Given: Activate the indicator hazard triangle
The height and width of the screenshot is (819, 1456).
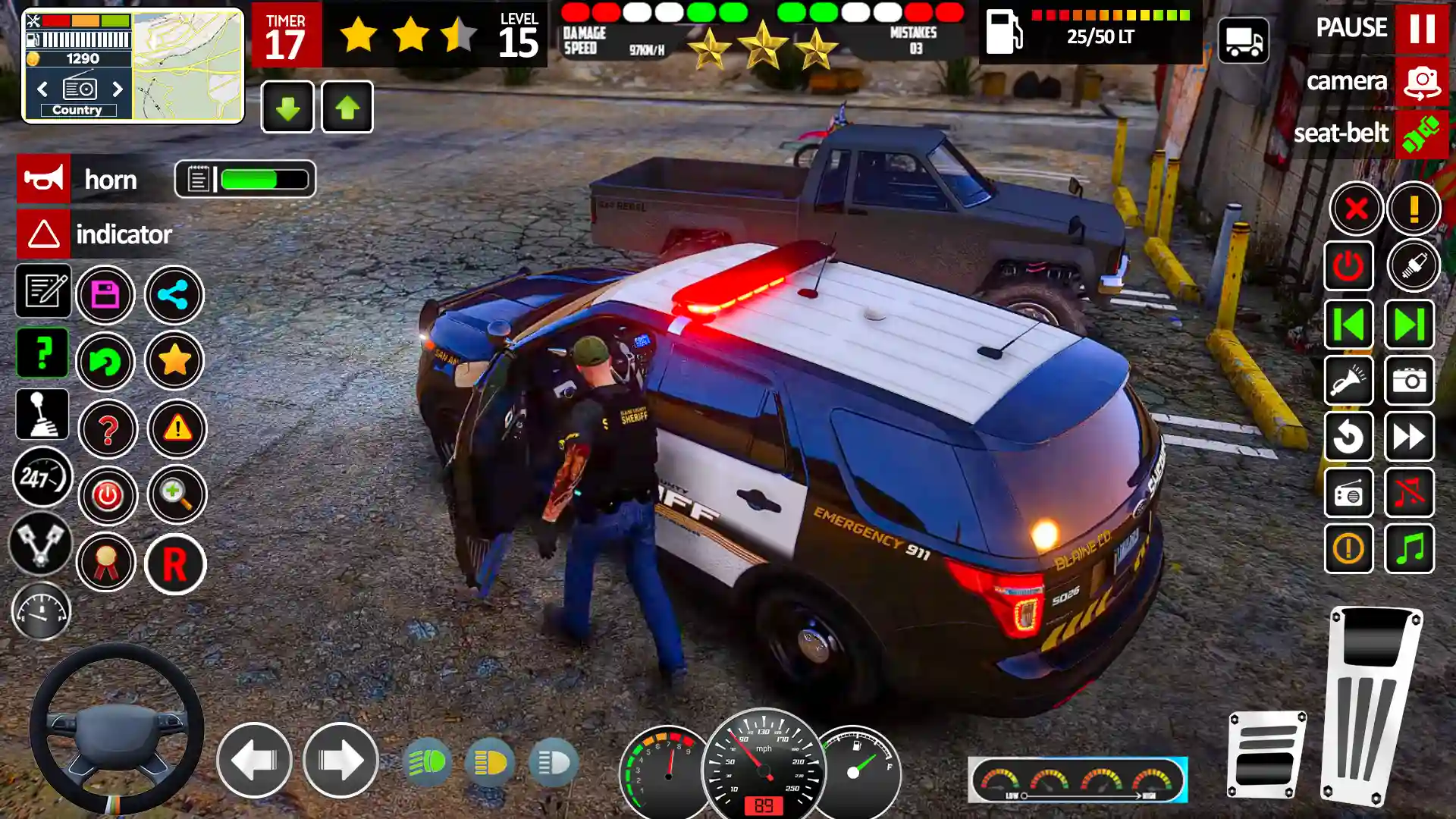Looking at the screenshot, I should click(44, 234).
